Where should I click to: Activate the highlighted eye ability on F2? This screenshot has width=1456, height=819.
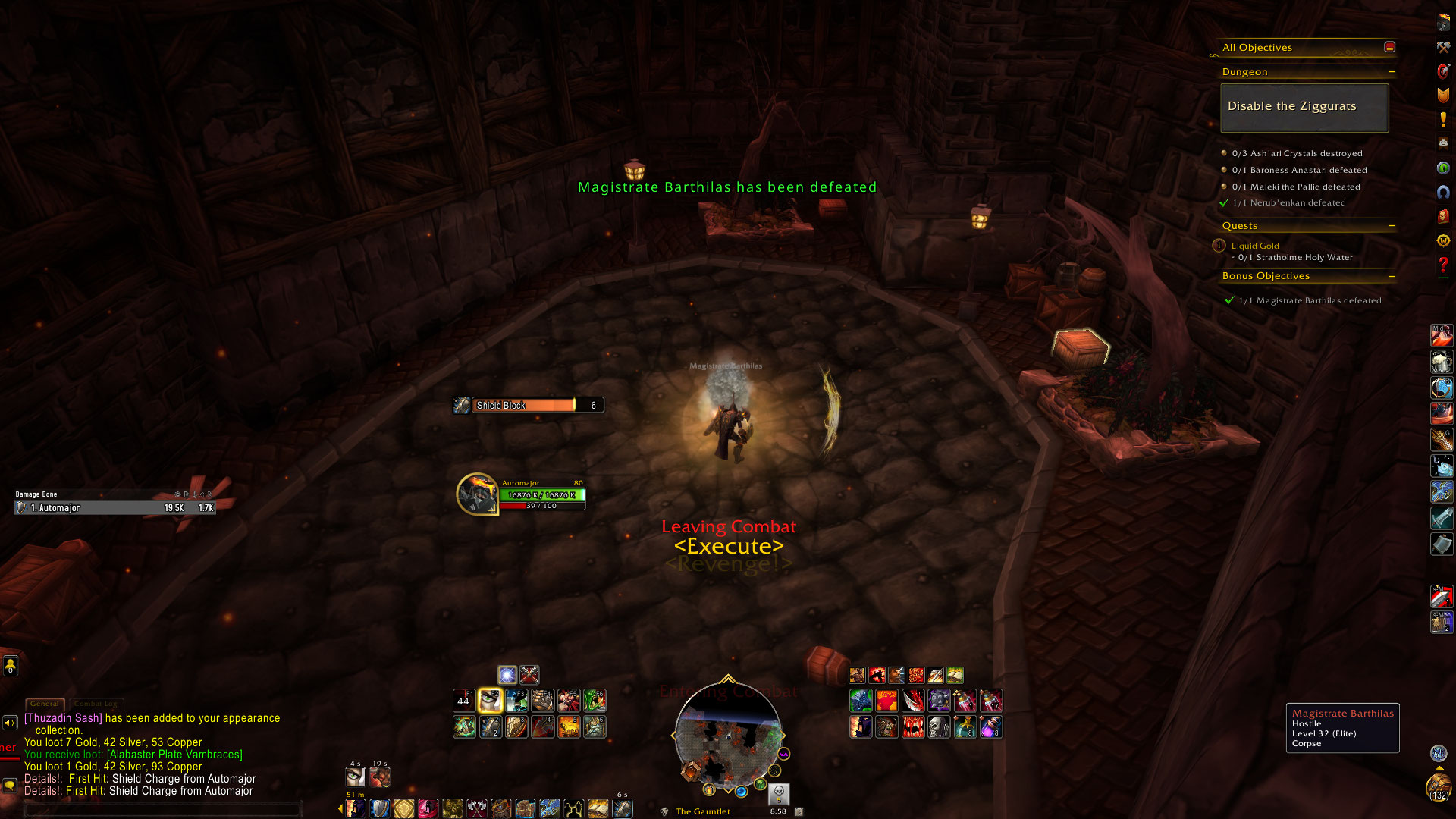click(490, 701)
